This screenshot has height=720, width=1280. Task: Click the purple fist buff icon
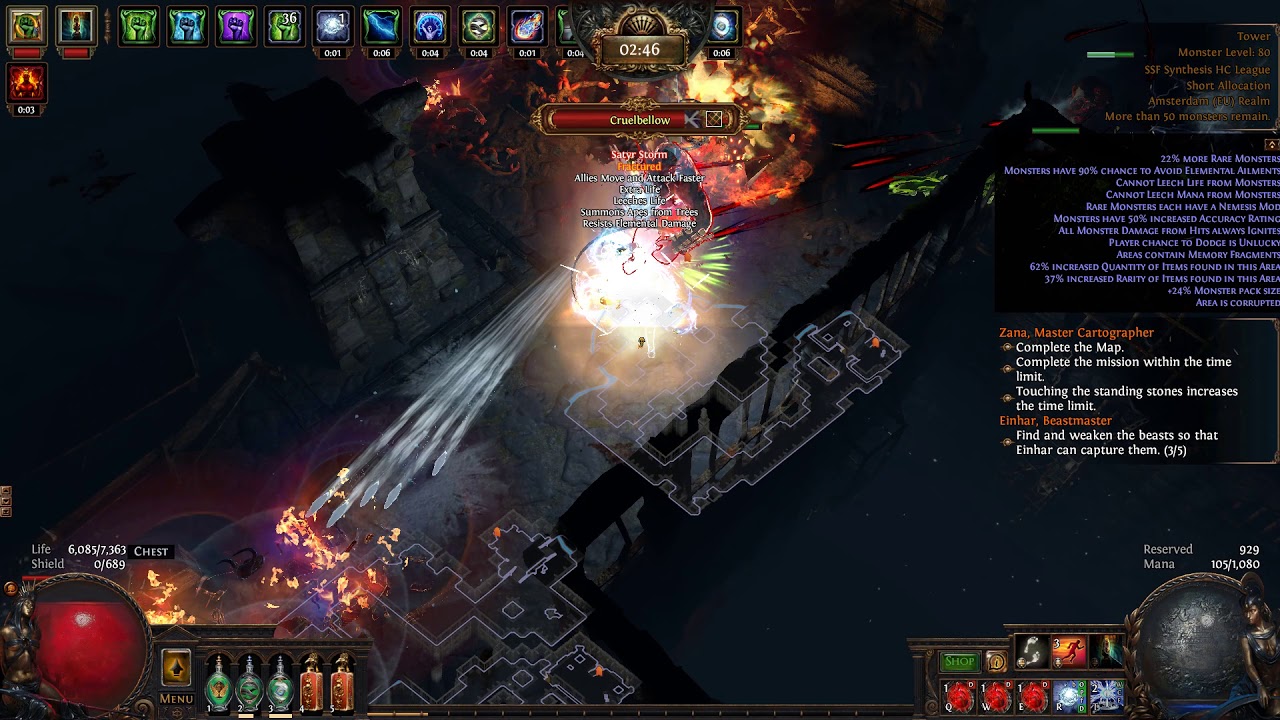coord(236,27)
